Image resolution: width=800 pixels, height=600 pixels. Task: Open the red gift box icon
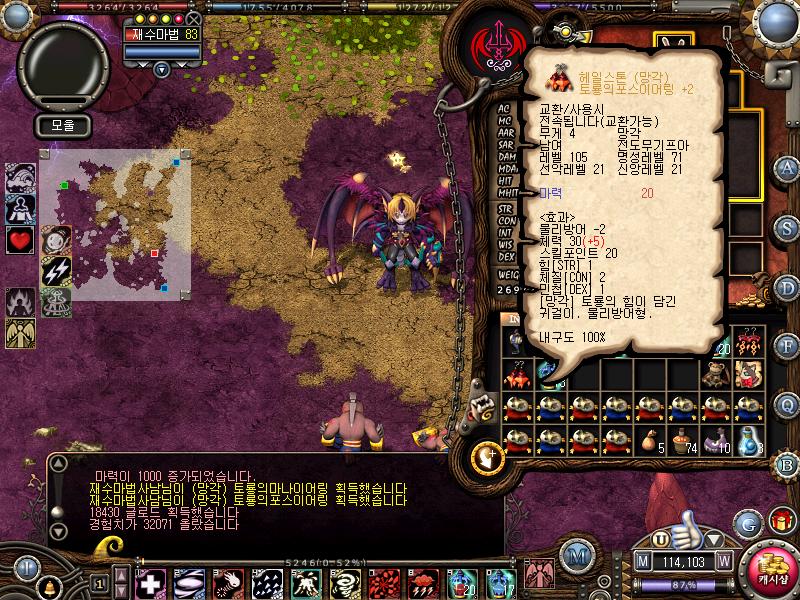781,520
